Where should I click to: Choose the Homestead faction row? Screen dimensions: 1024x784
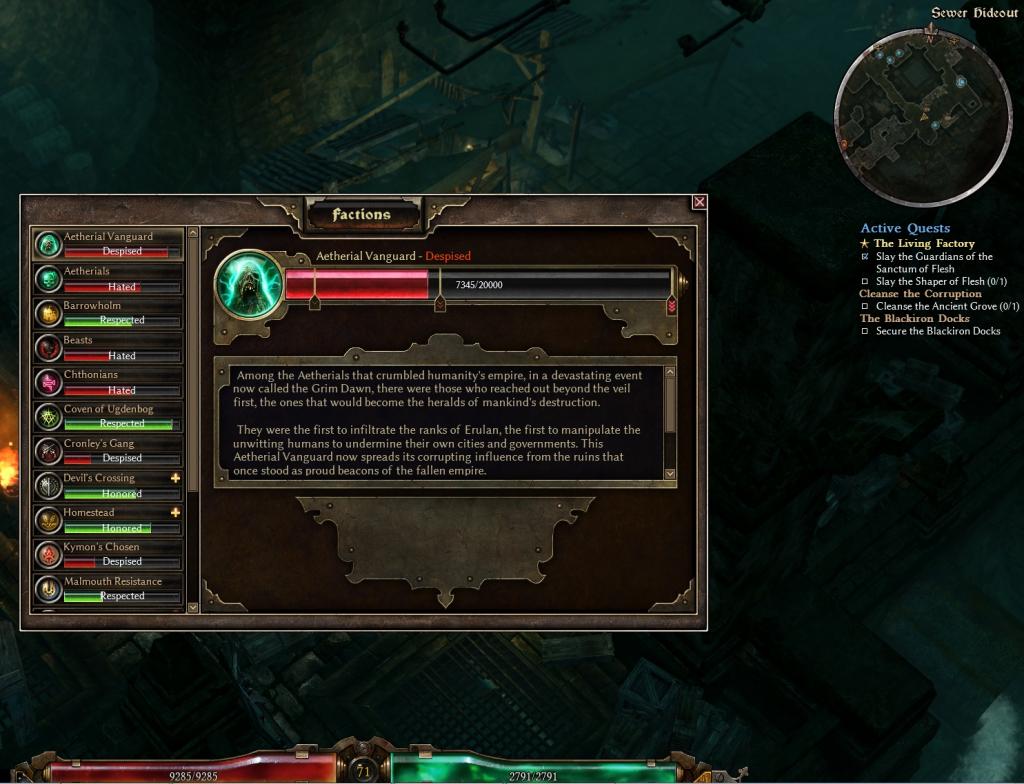tap(108, 520)
